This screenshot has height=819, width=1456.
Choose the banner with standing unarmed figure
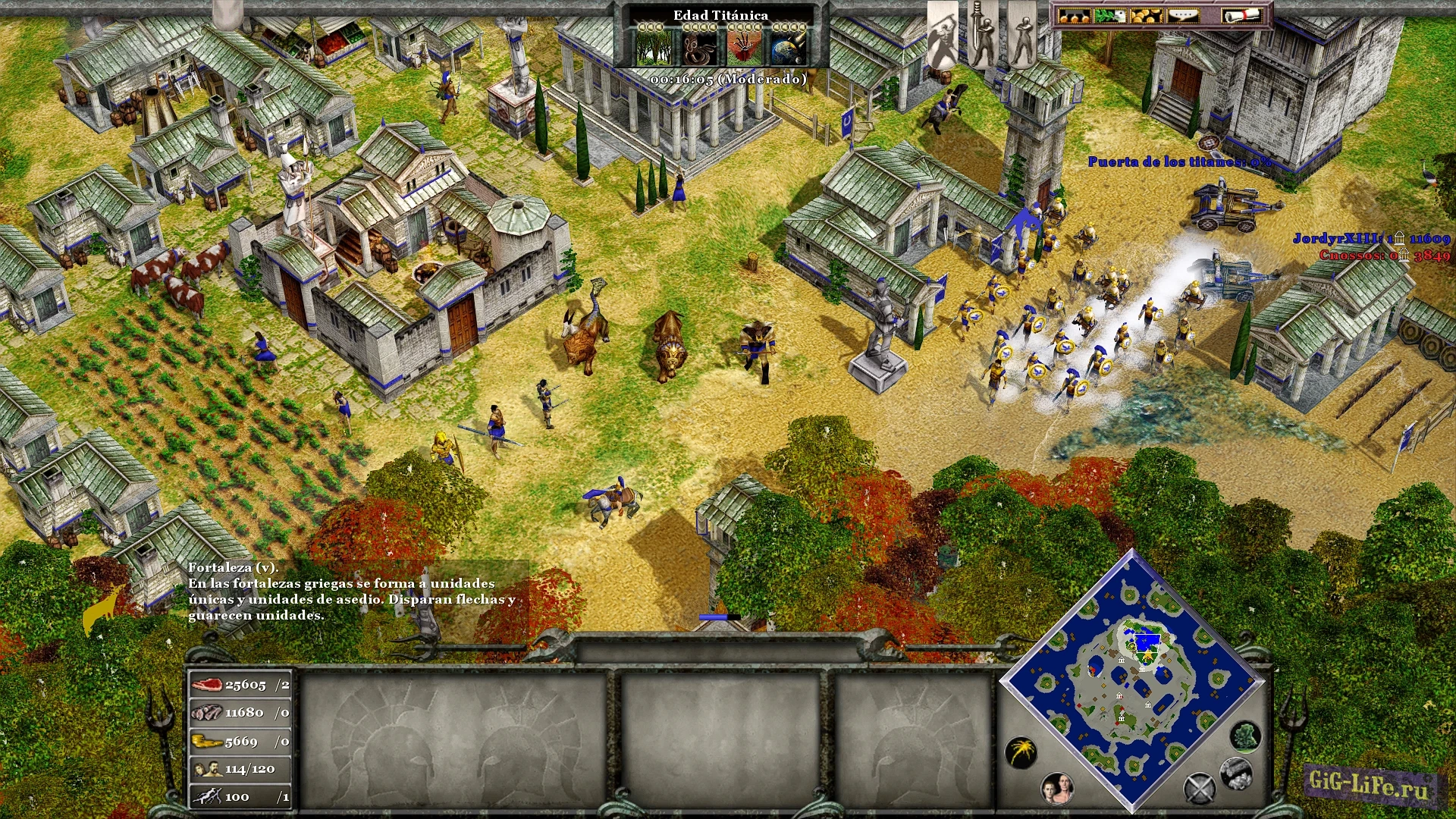click(x=1022, y=34)
